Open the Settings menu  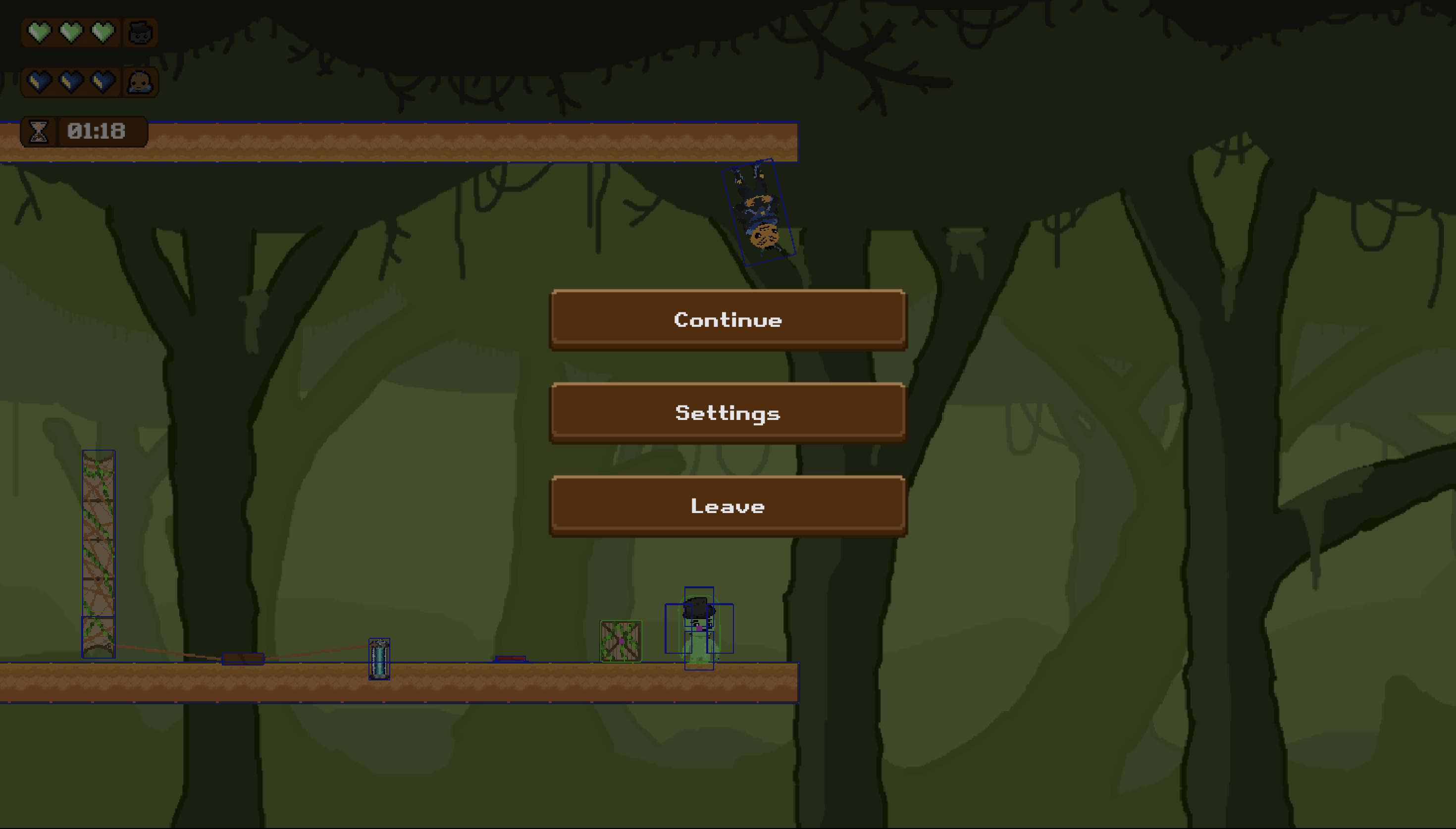click(x=728, y=413)
